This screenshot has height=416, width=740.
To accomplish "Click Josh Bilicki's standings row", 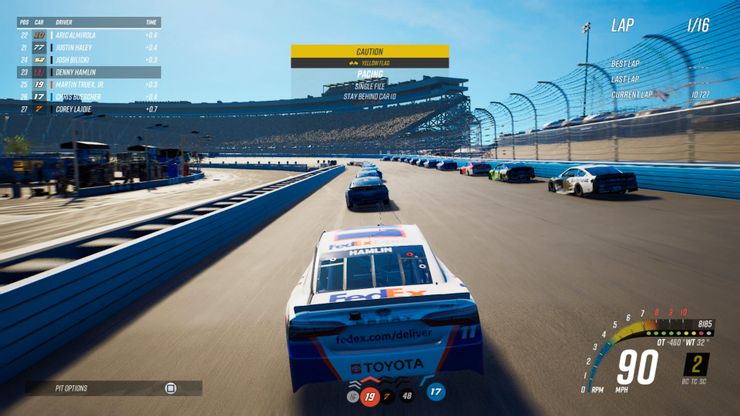I will pos(88,60).
